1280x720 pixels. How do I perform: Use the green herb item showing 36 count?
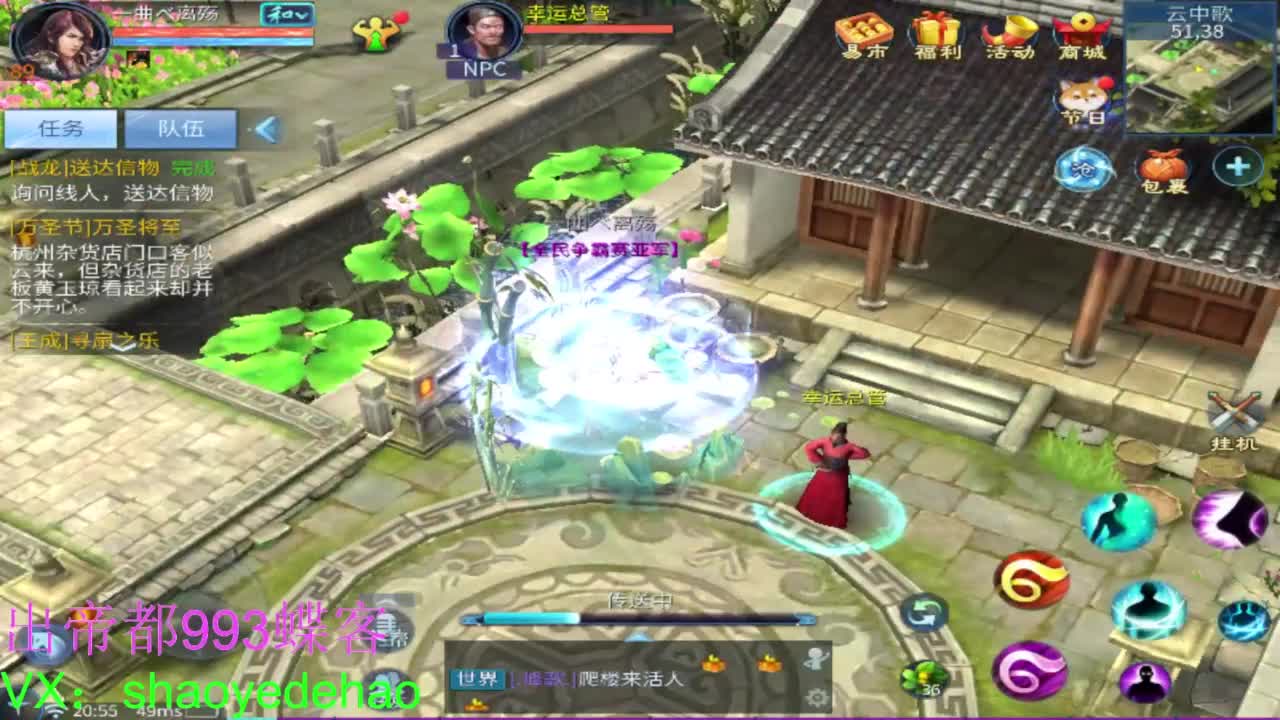coord(925,678)
